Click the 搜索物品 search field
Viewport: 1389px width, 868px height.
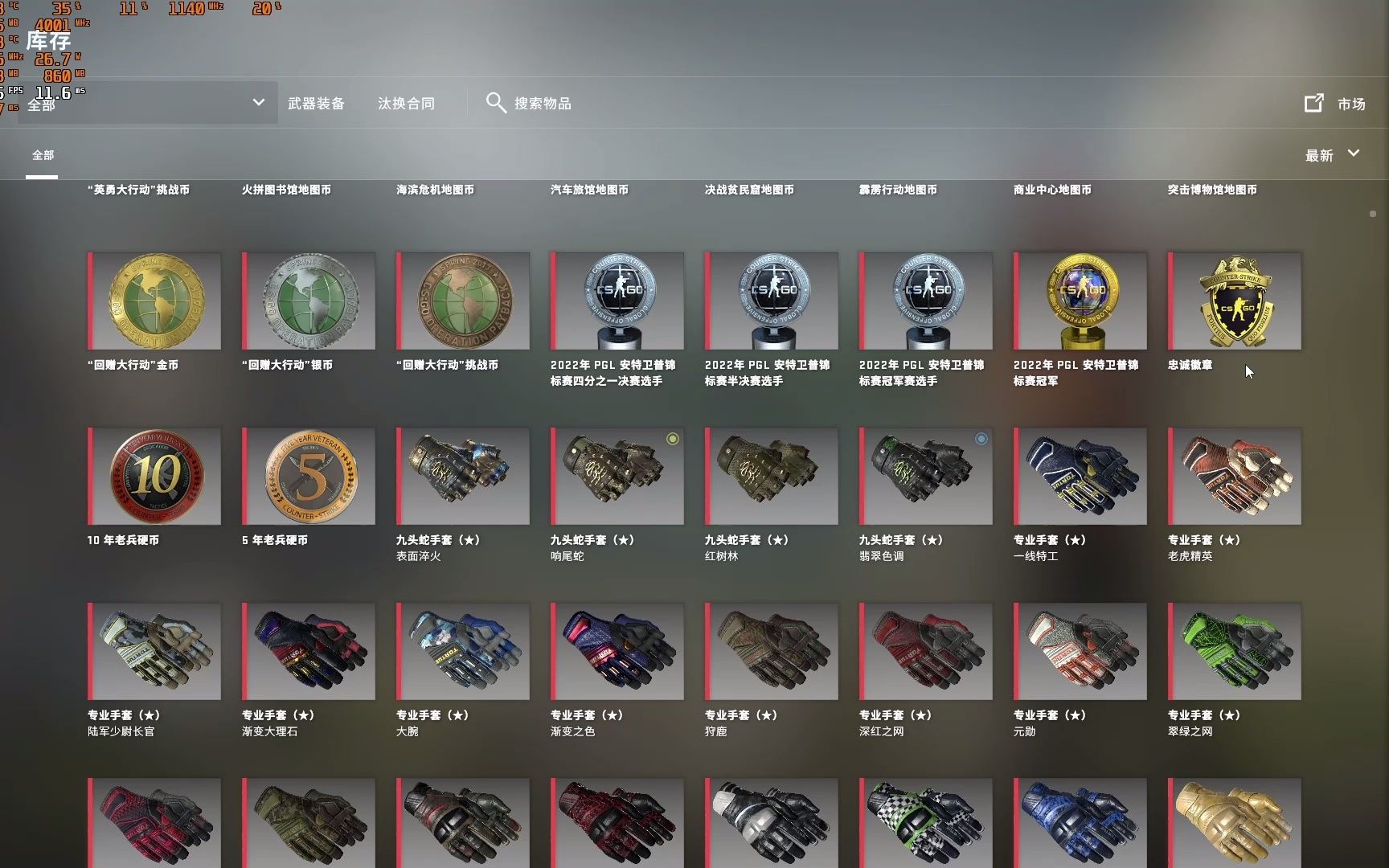coord(543,103)
